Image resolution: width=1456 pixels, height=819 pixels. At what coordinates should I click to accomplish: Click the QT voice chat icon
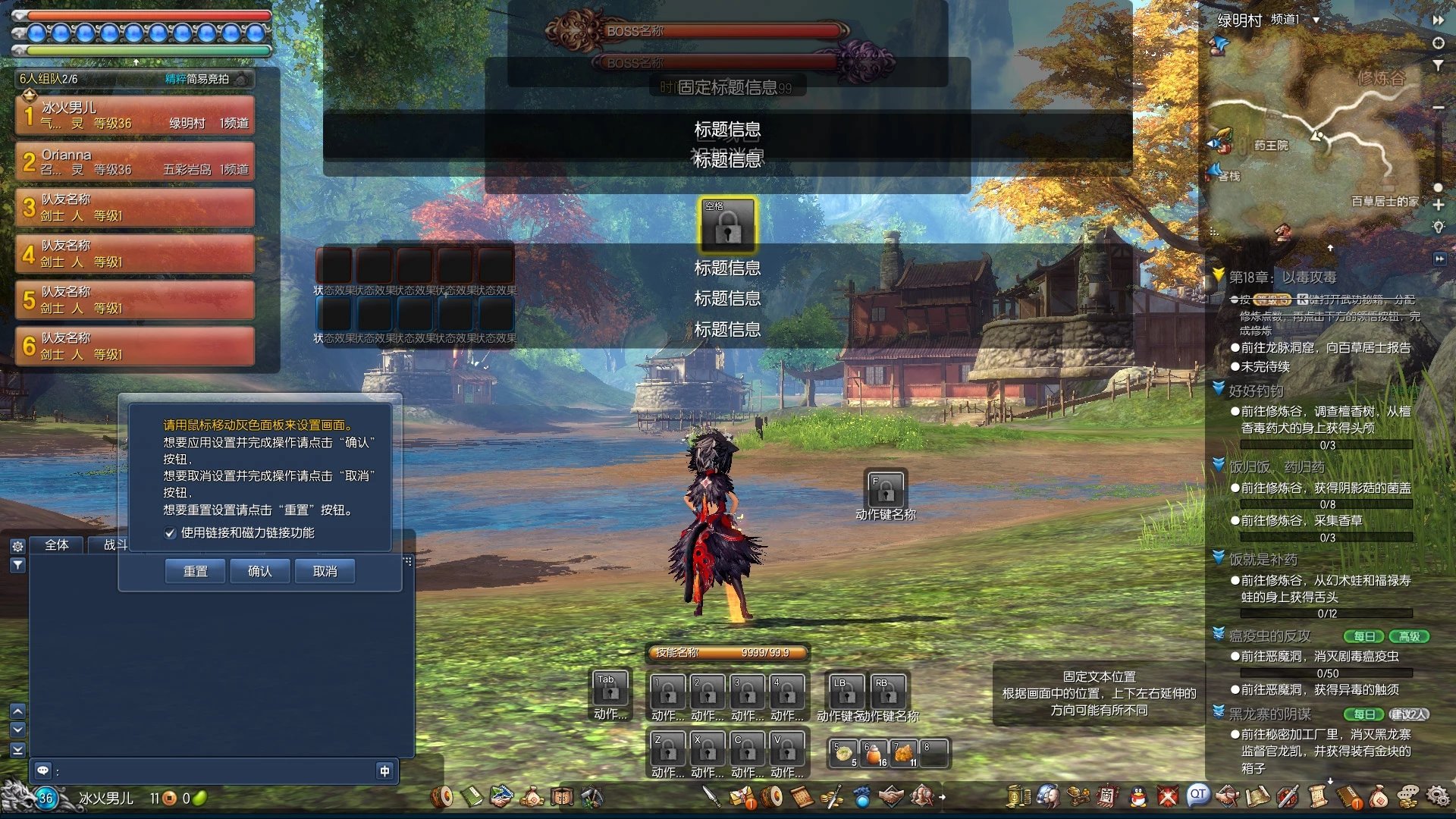(x=1197, y=795)
